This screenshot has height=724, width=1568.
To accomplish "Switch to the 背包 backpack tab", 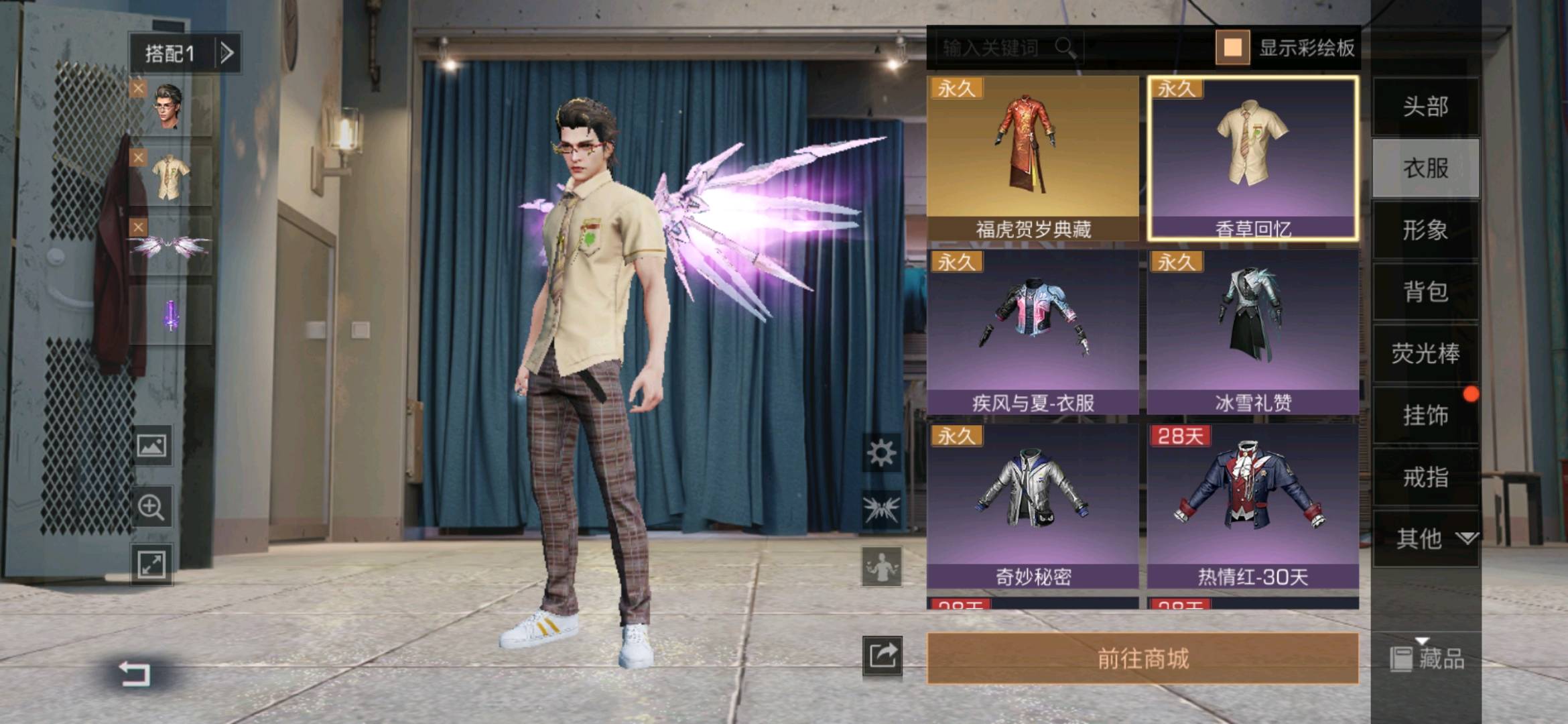I will [x=1425, y=292].
